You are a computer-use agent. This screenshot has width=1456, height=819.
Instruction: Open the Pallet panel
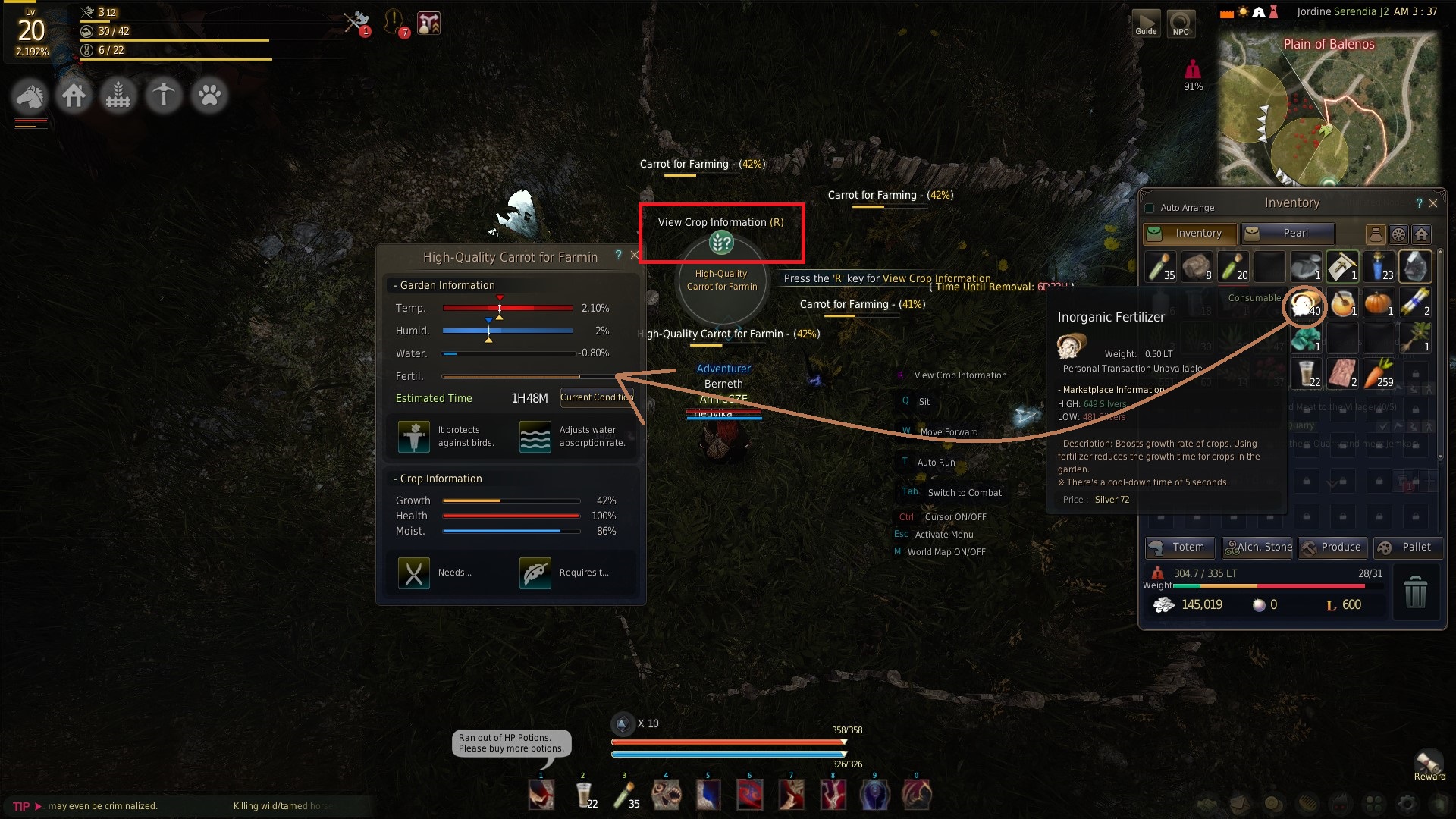[1407, 548]
